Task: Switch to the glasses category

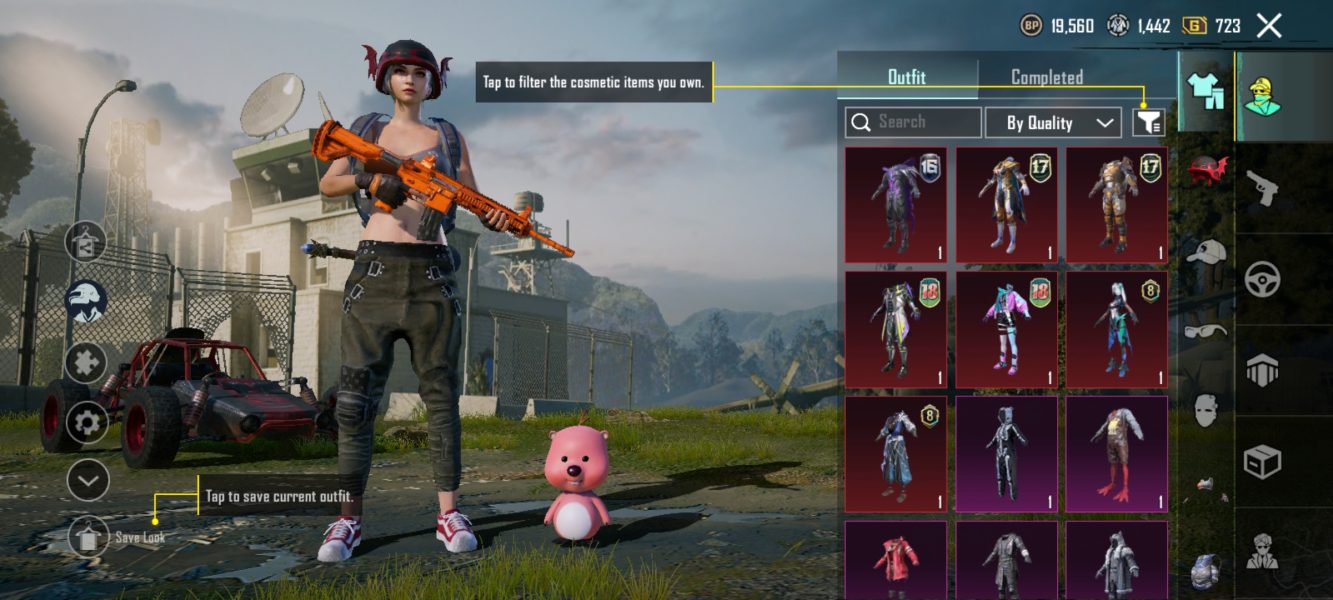Action: click(x=1207, y=331)
